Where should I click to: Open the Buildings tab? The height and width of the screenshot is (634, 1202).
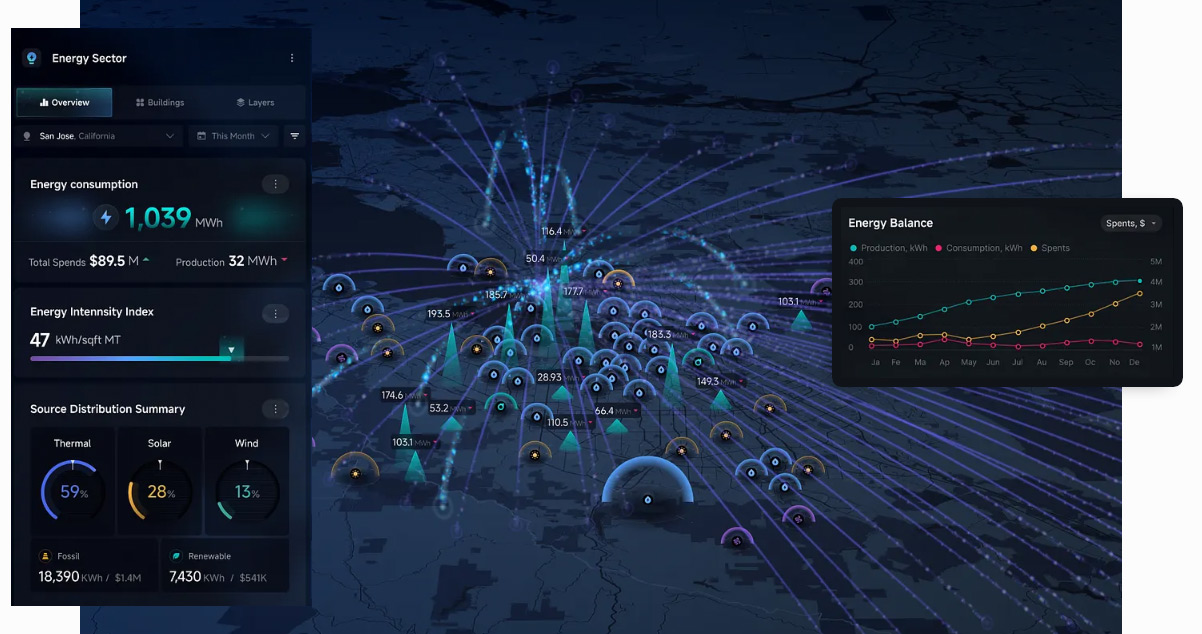point(160,102)
